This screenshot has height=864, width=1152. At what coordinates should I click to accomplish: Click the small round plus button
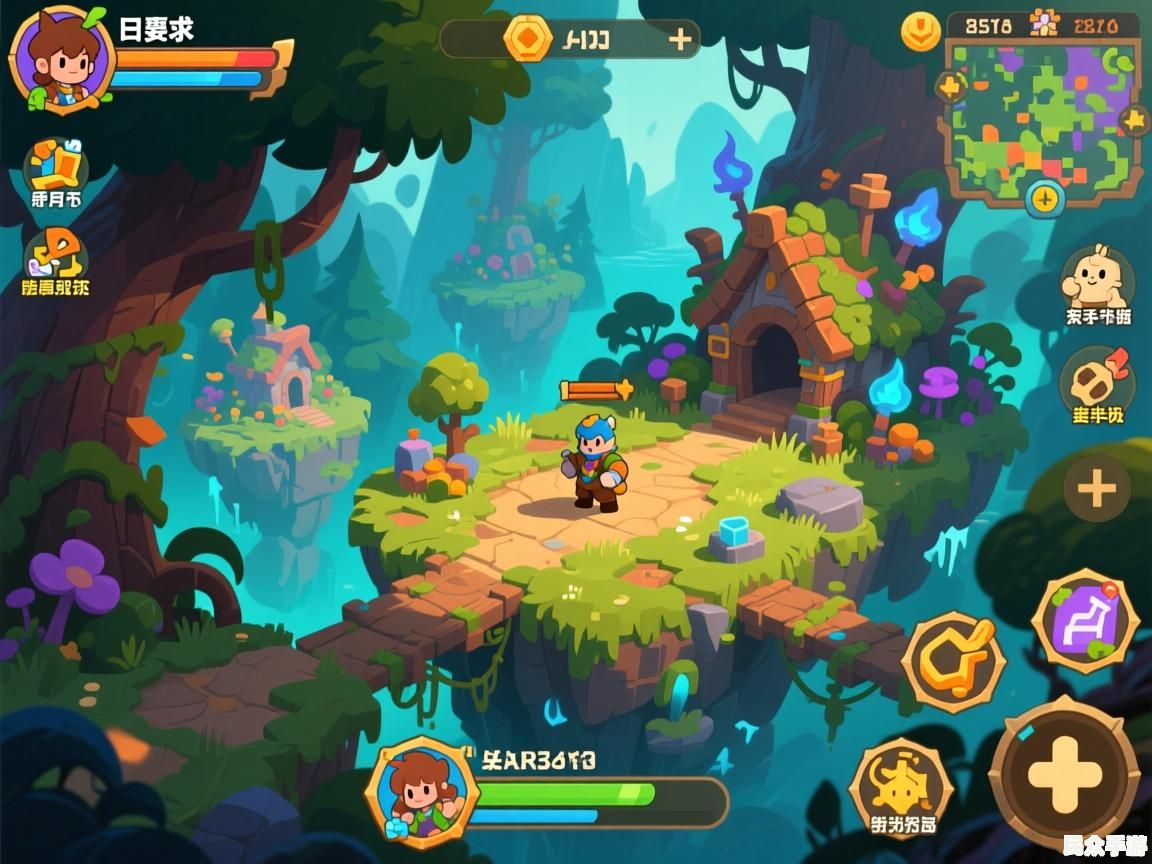(x=1096, y=488)
